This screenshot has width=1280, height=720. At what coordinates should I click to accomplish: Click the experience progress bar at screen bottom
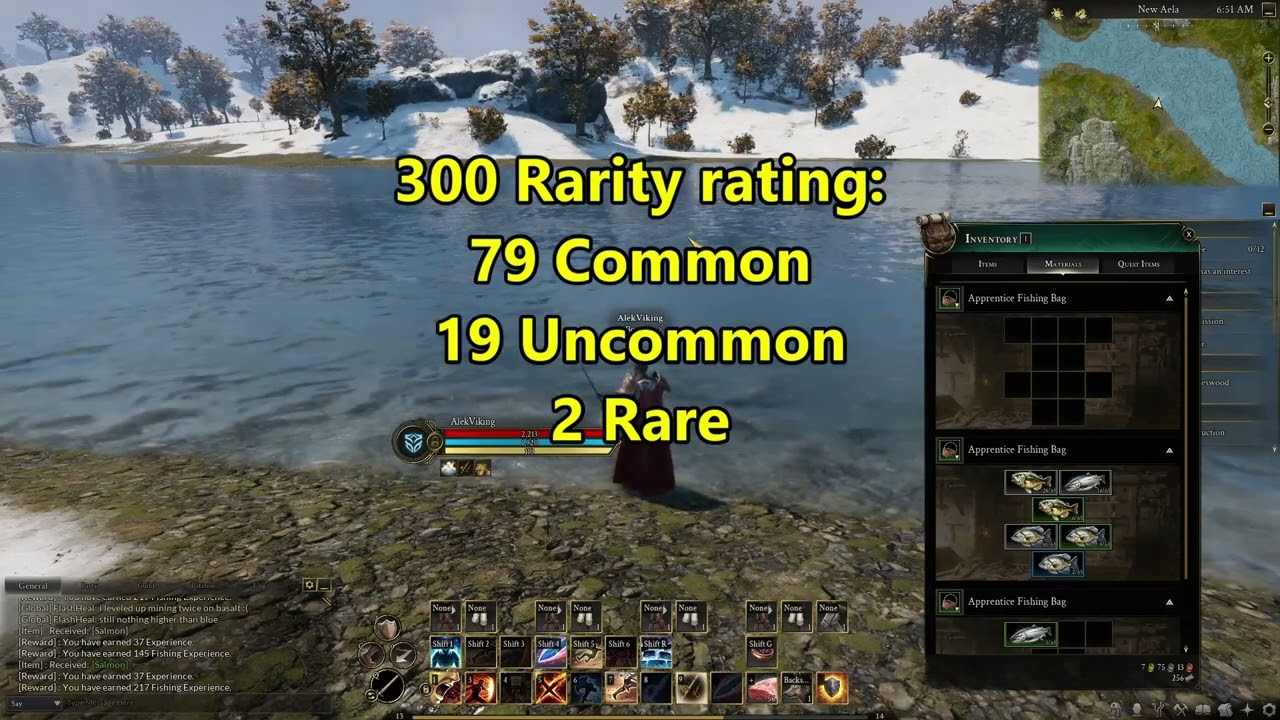[x=640, y=713]
